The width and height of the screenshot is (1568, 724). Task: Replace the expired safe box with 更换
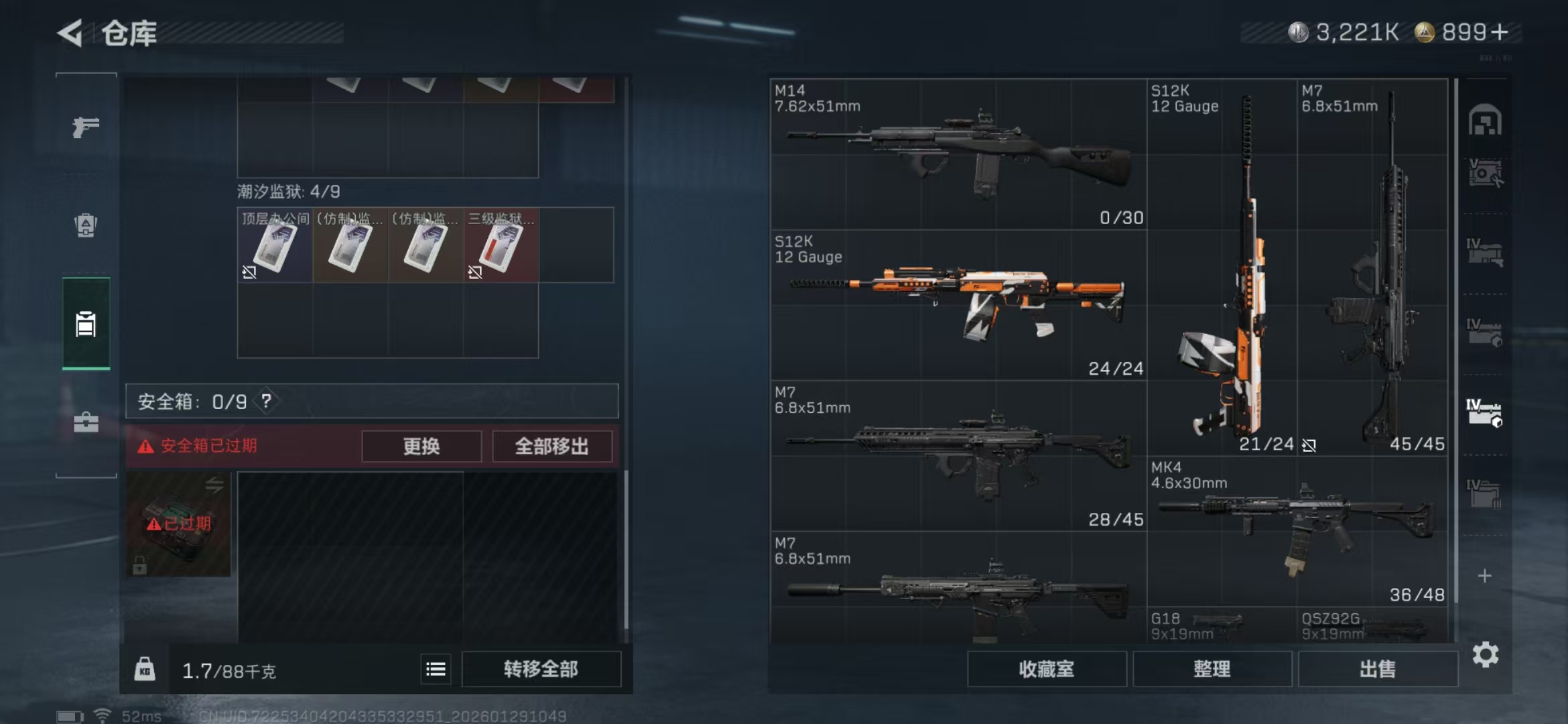421,446
